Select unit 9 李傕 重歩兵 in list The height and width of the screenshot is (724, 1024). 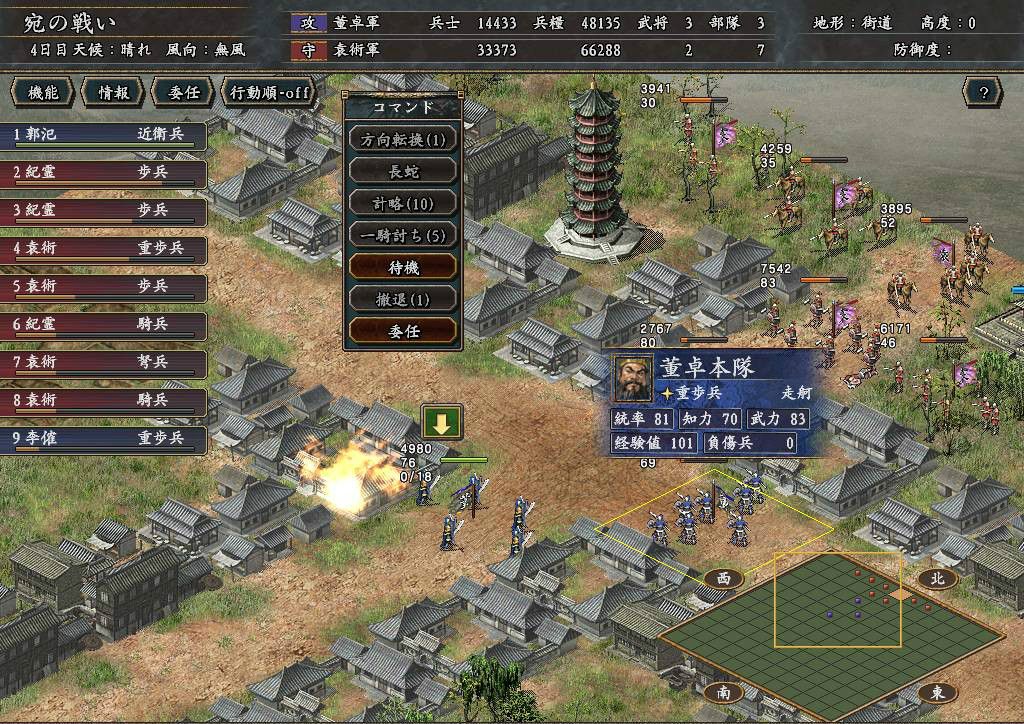click(103, 439)
